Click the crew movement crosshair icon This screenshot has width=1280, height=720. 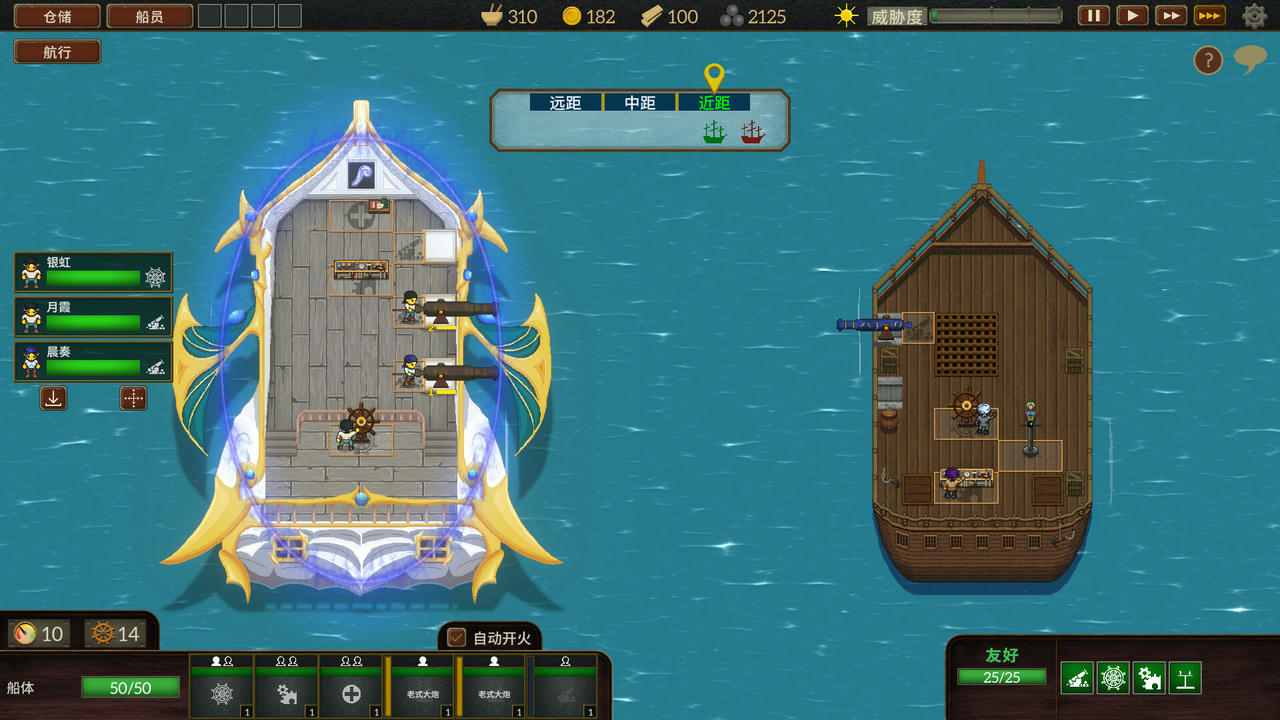tap(132, 398)
